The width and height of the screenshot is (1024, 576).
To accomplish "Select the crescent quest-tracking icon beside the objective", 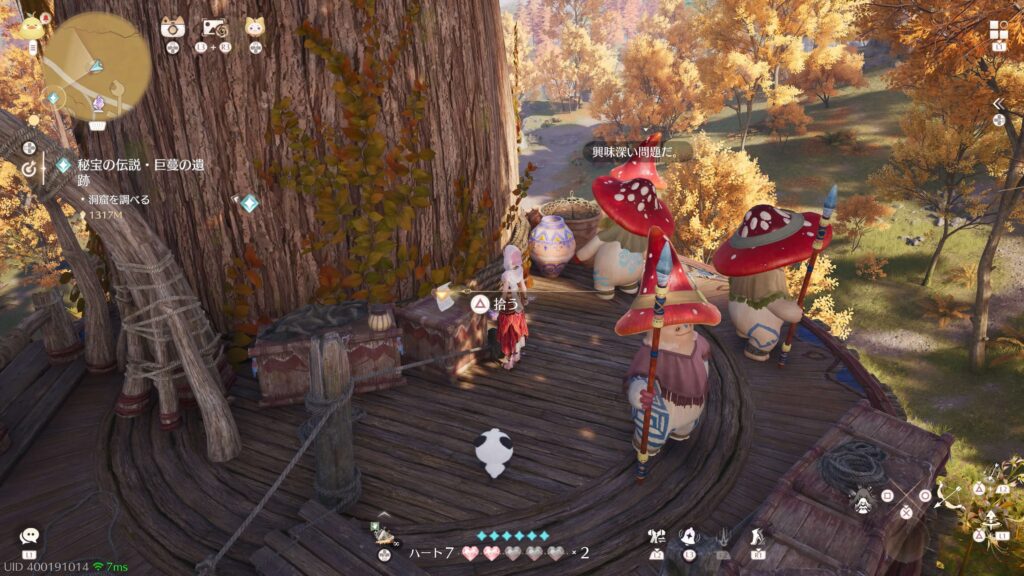I will coord(30,169).
